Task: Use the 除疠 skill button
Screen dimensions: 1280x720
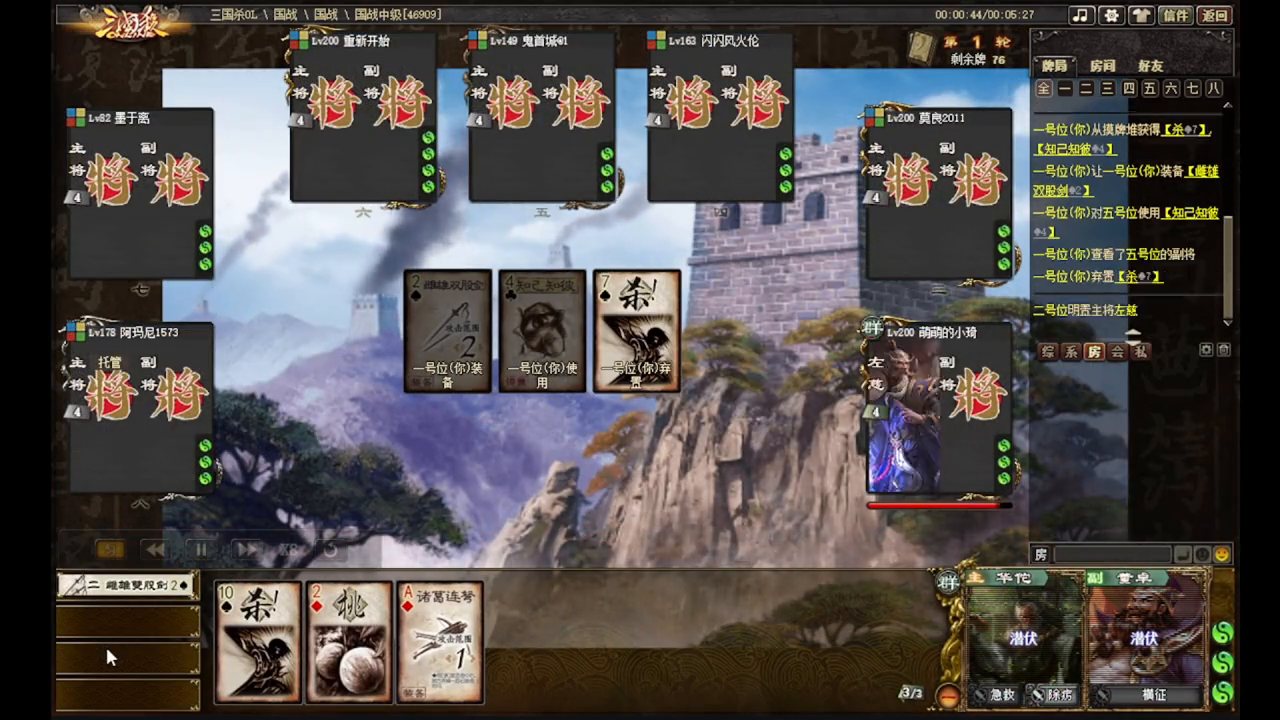Action: click(1053, 695)
